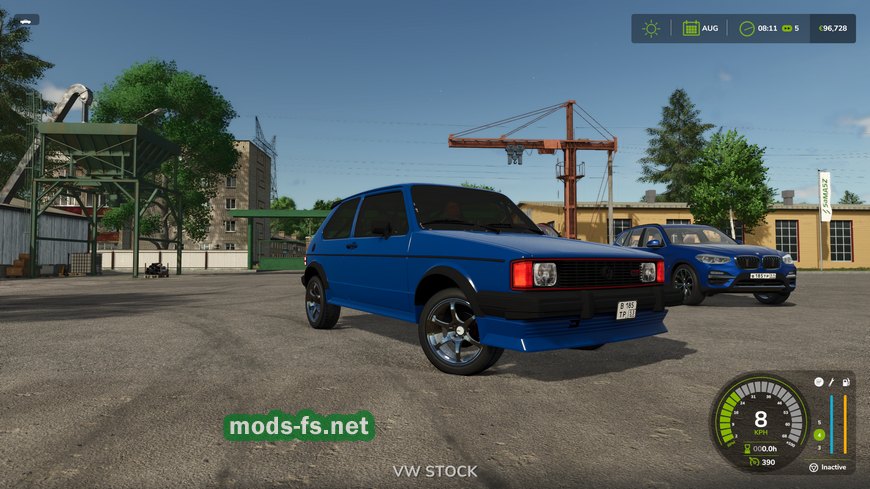This screenshot has height=489, width=870.
Task: Toggle the steering wheel Inactive indicator
Action: tap(814, 466)
